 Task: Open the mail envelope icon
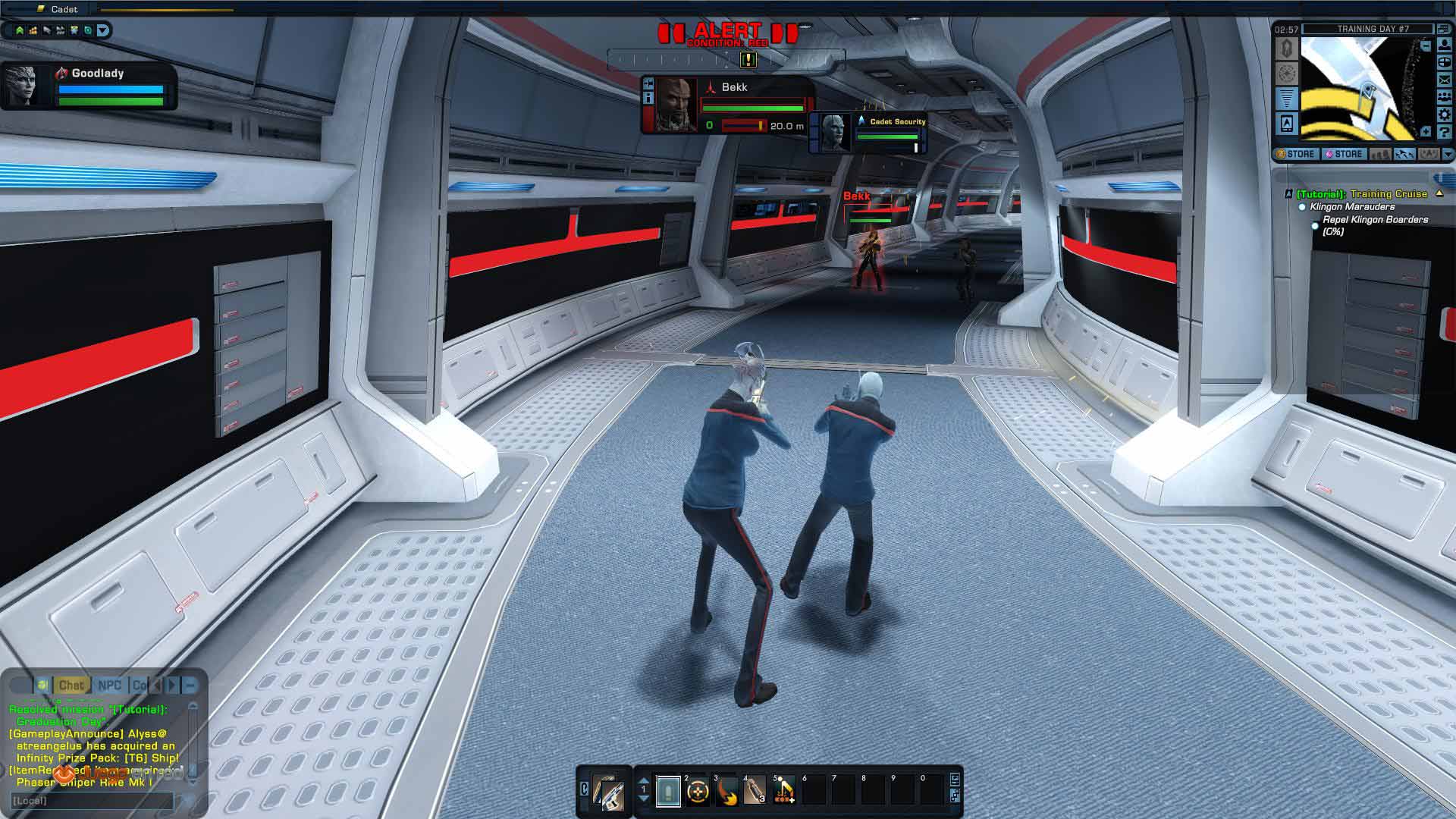click(x=1445, y=80)
